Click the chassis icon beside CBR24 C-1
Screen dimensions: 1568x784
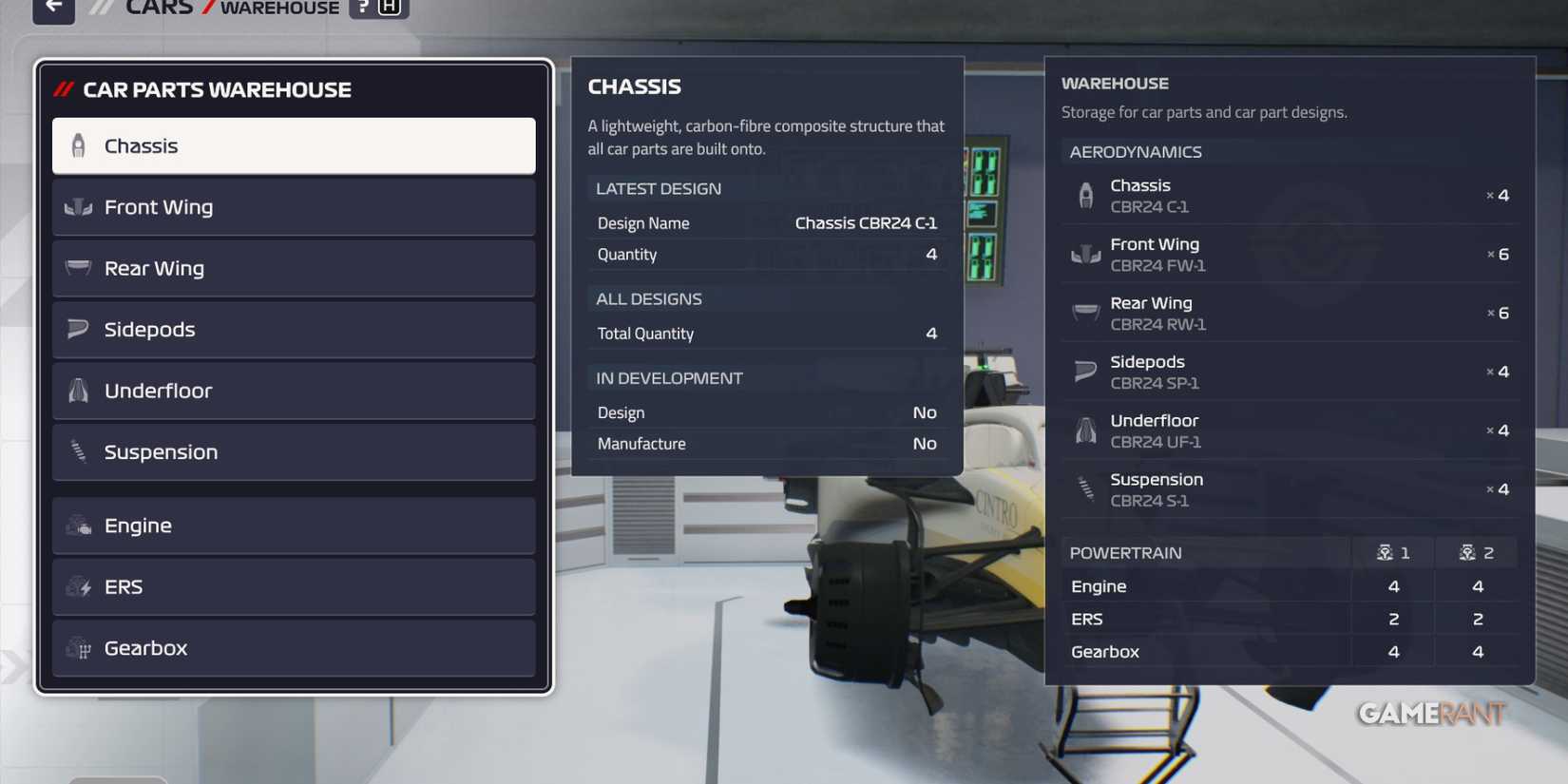(1084, 194)
